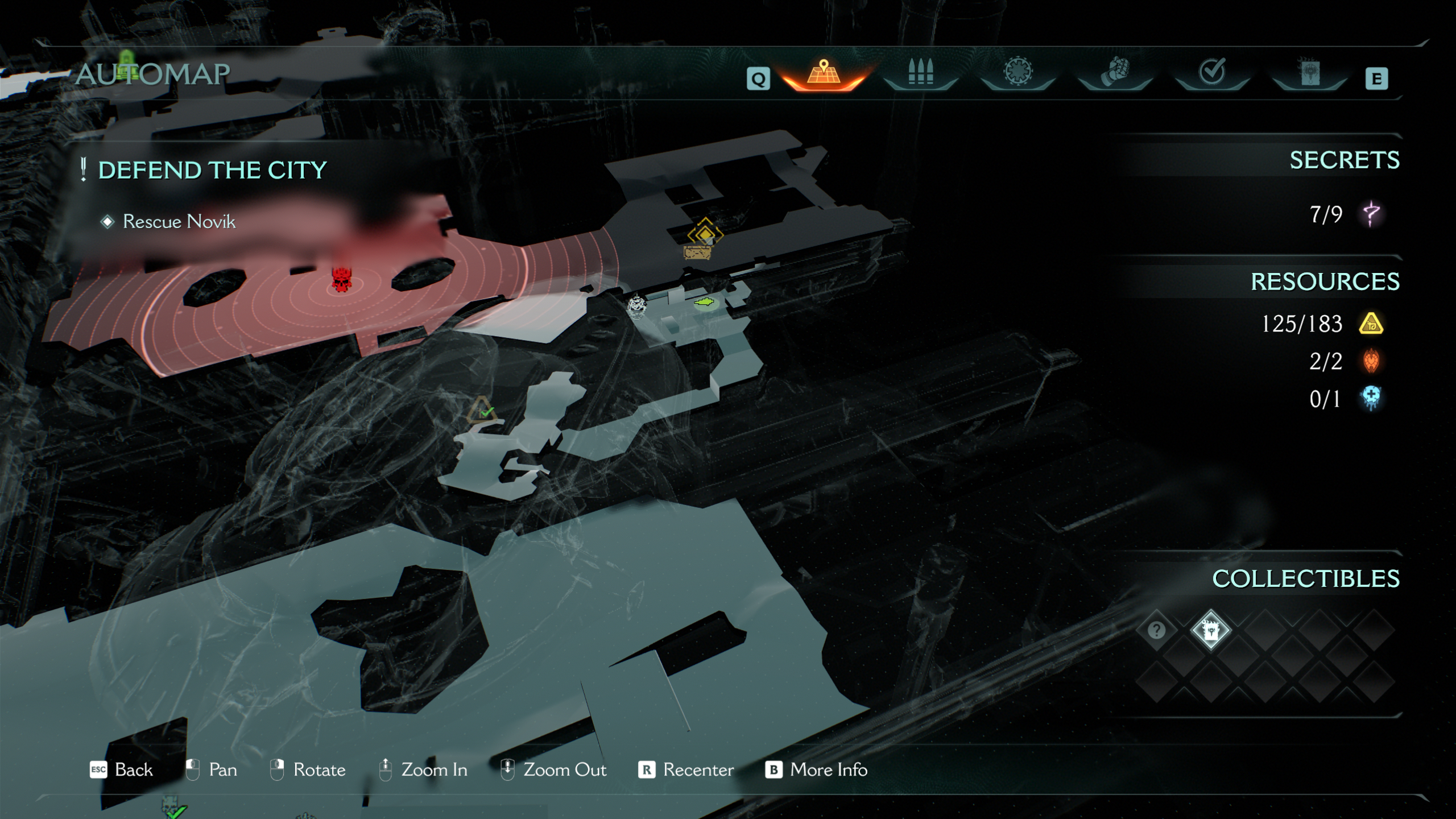The image size is (1456, 819).
Task: Select the purple secrets question mark icon
Action: pyautogui.click(x=1371, y=214)
